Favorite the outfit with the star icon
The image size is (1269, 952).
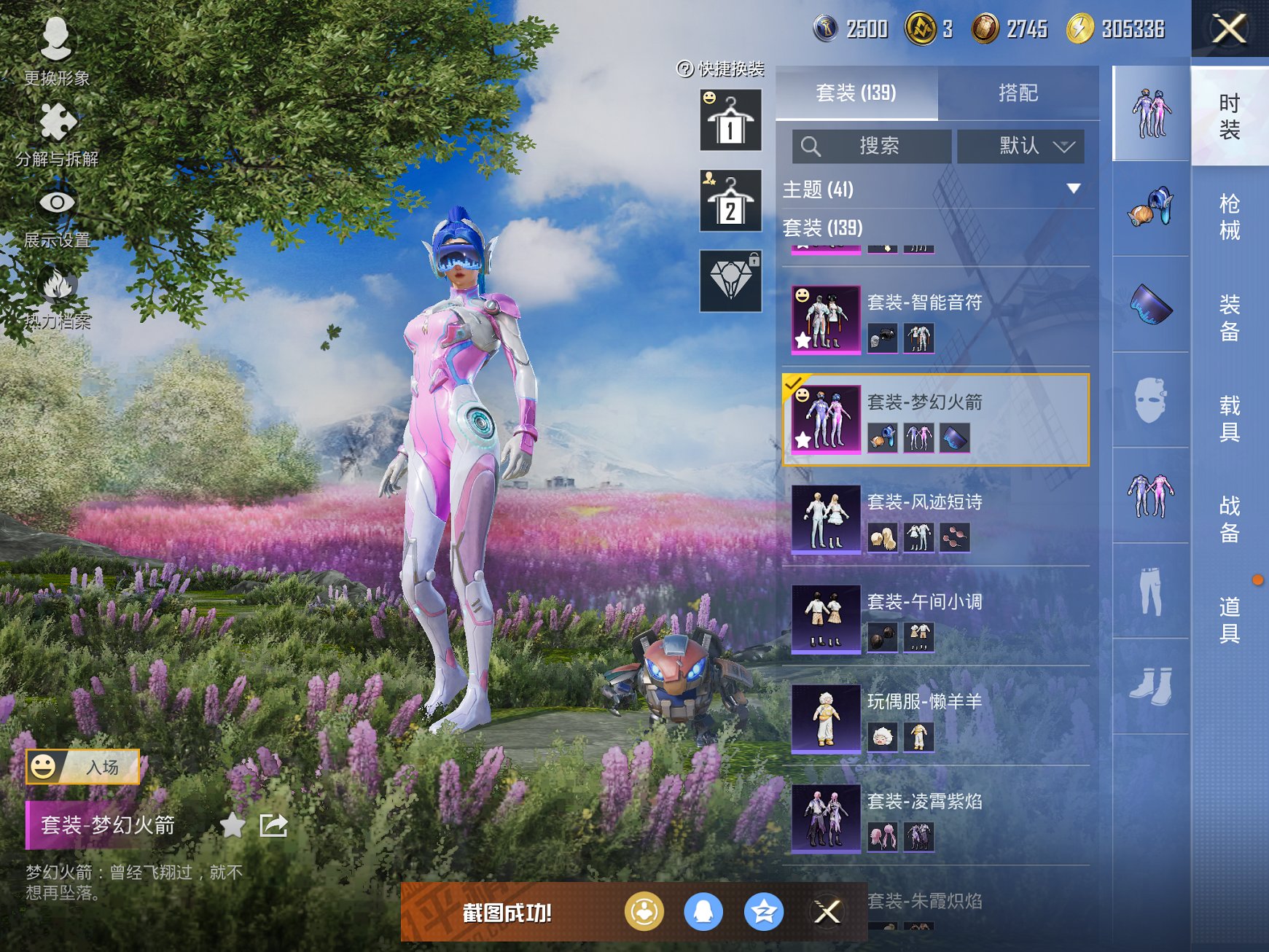233,825
